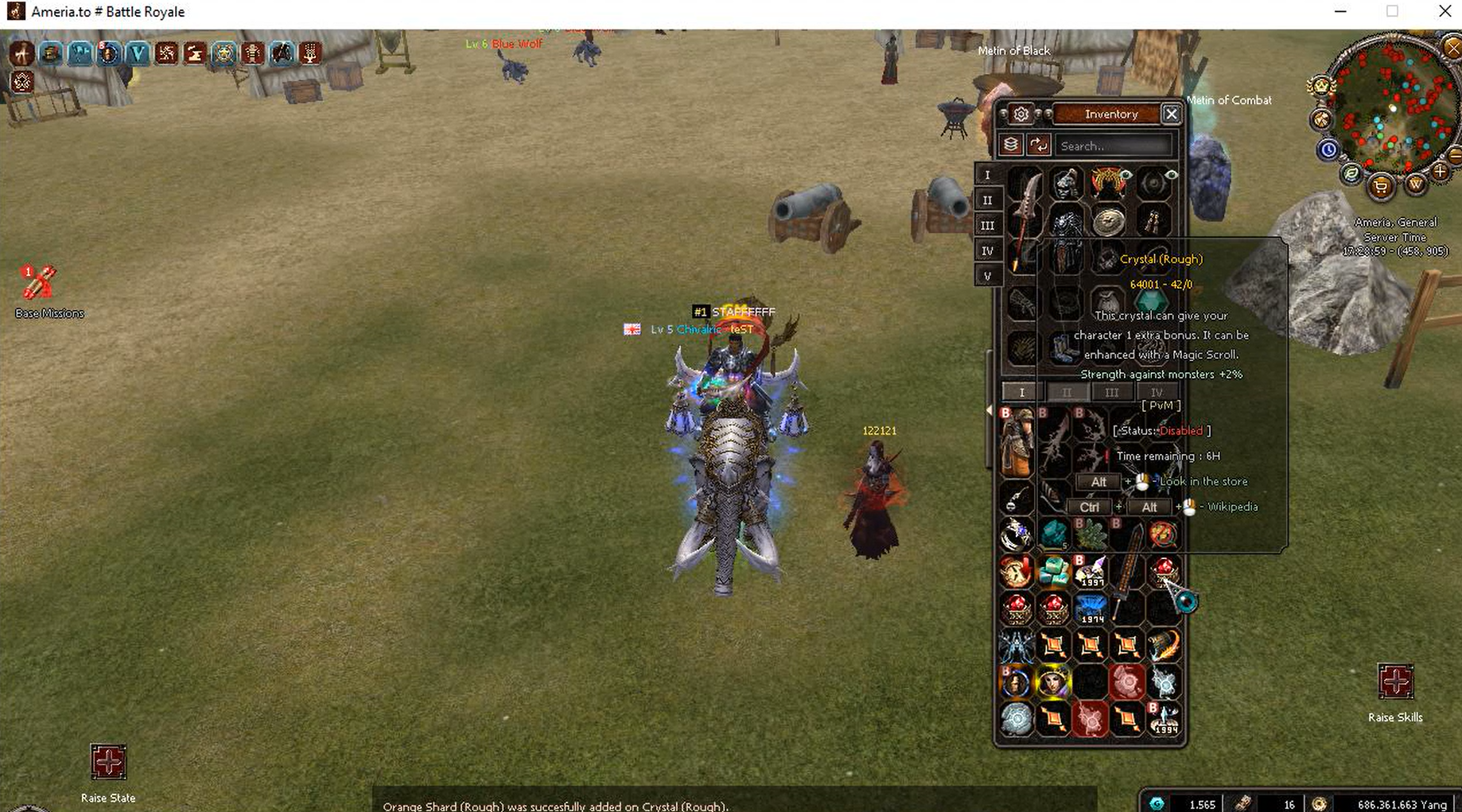
Task: Select the blue item stack of 1974
Action: [1091, 609]
